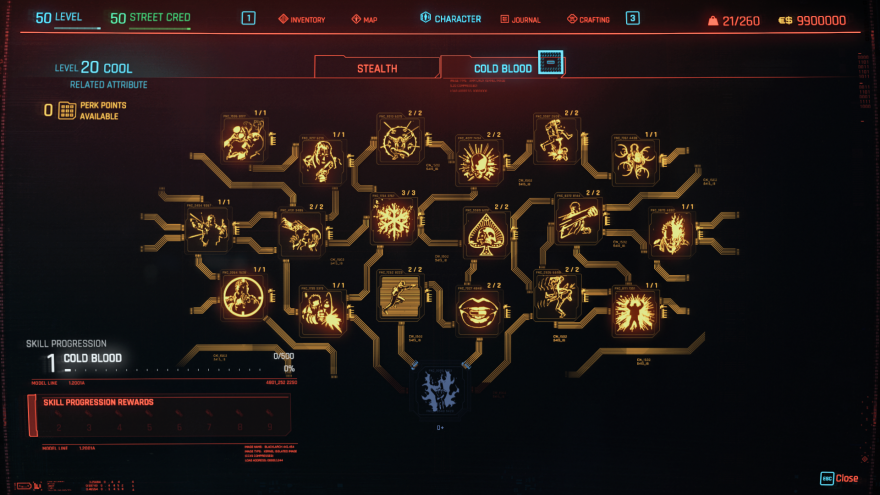Screen dimensions: 880x495
Task: Select the snowflake perk icon
Action: point(392,220)
